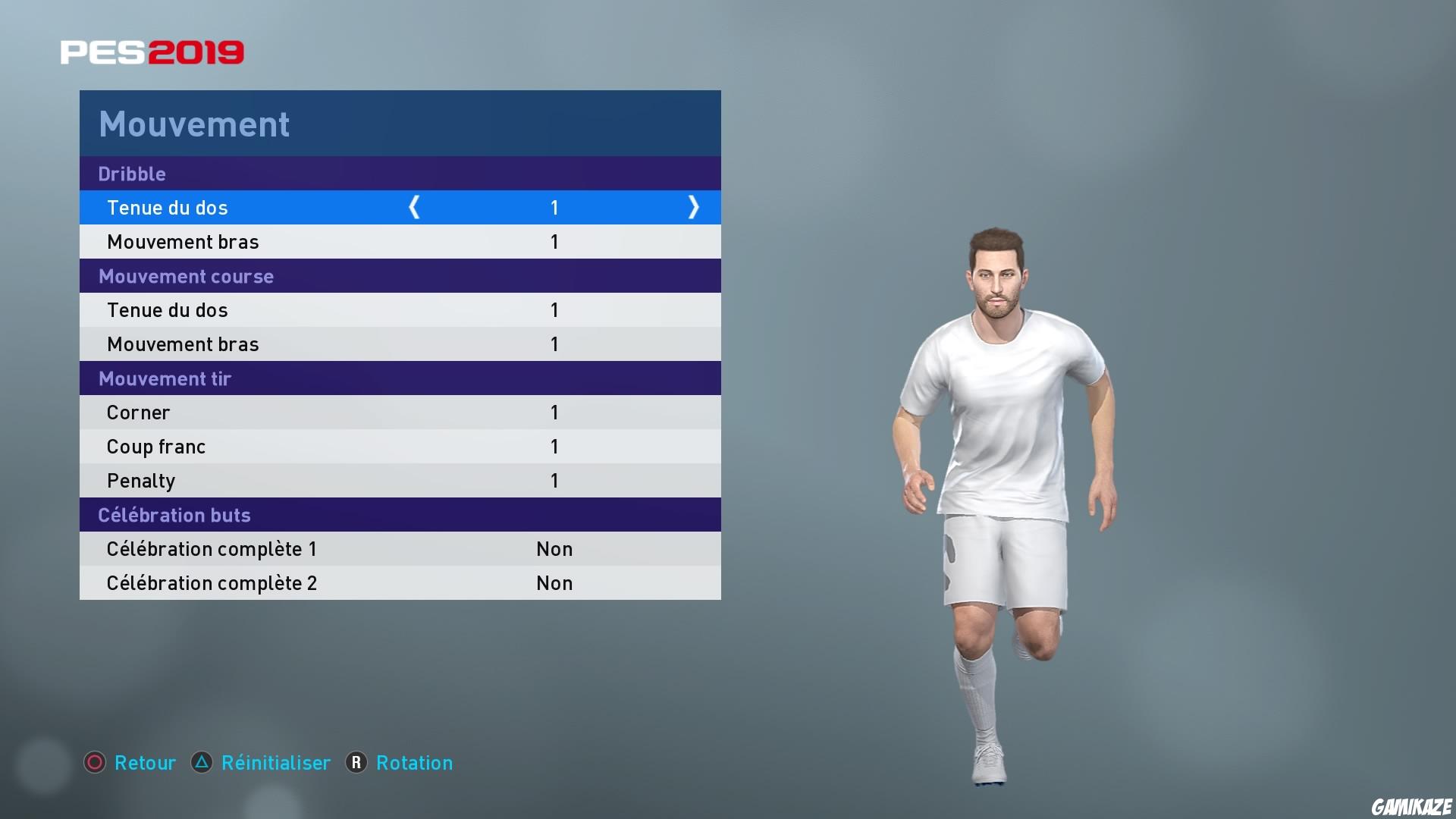The width and height of the screenshot is (1456, 819).
Task: Click Retour to go back
Action: coord(145,763)
